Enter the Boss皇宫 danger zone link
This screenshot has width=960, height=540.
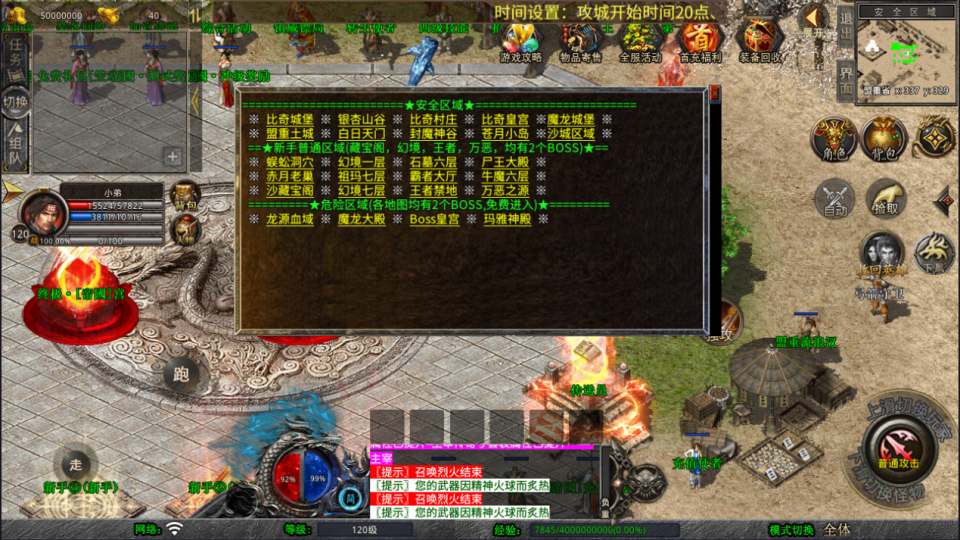click(x=434, y=219)
